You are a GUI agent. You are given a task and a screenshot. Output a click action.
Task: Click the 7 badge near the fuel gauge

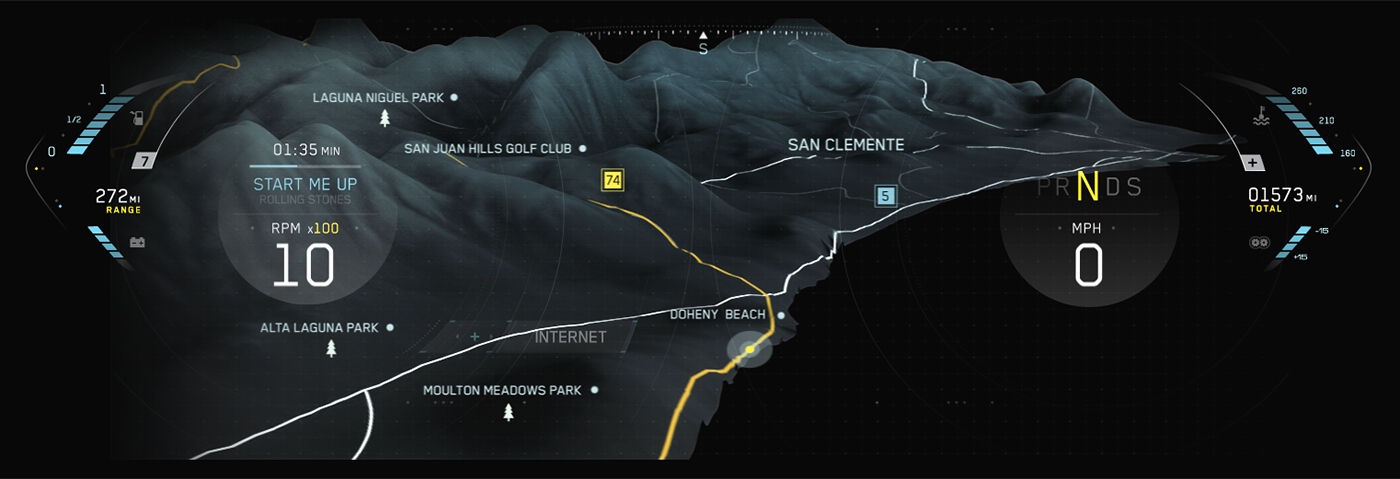[145, 161]
